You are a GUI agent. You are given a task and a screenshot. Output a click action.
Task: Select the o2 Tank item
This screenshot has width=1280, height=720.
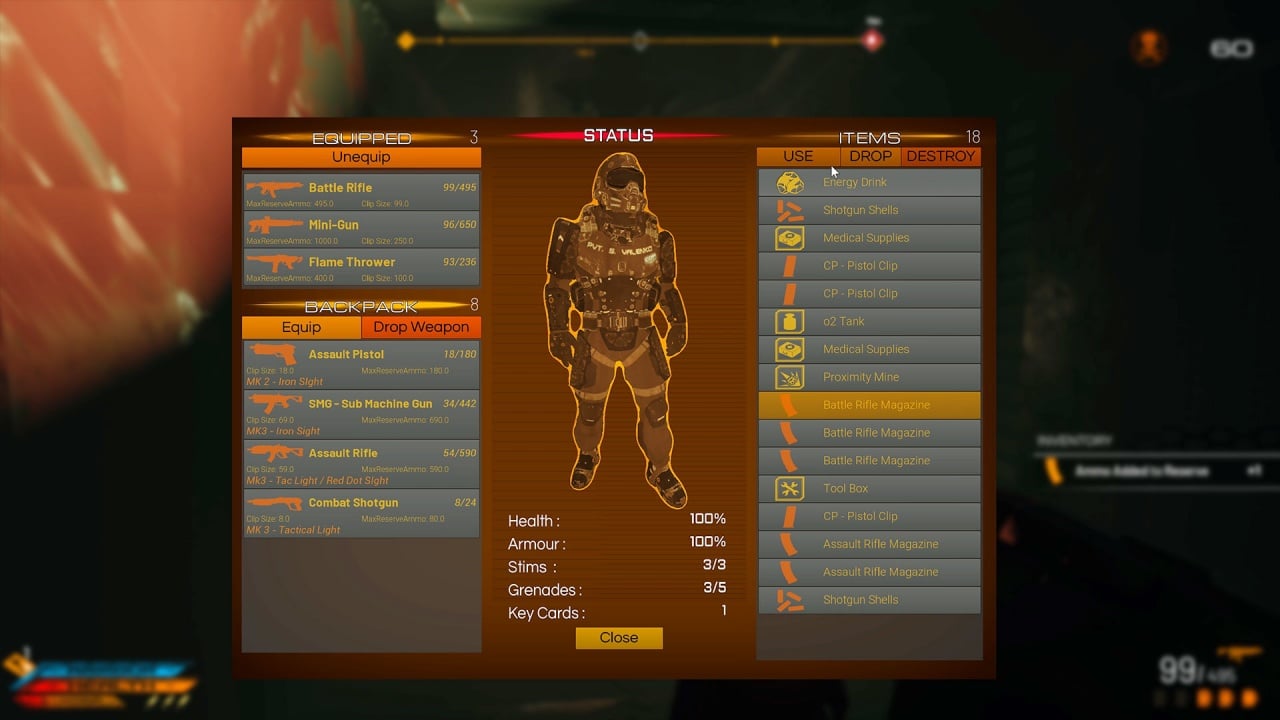tap(868, 321)
